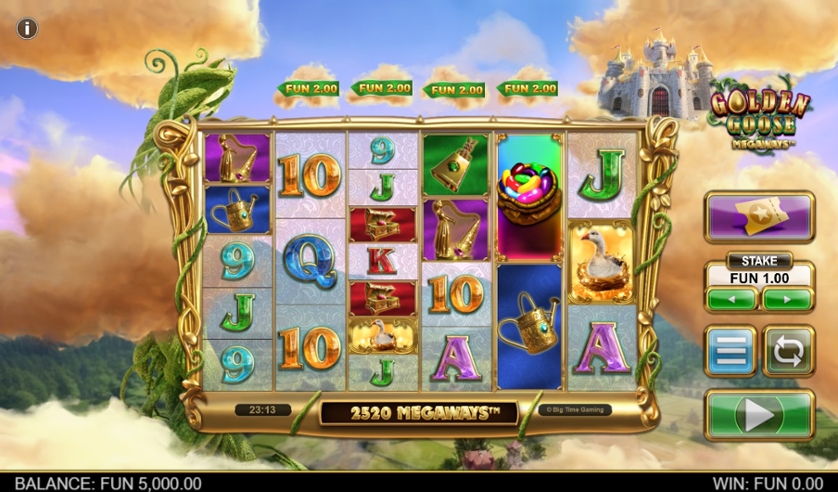Open the blue three-line menu
The height and width of the screenshot is (492, 838).
[x=730, y=351]
